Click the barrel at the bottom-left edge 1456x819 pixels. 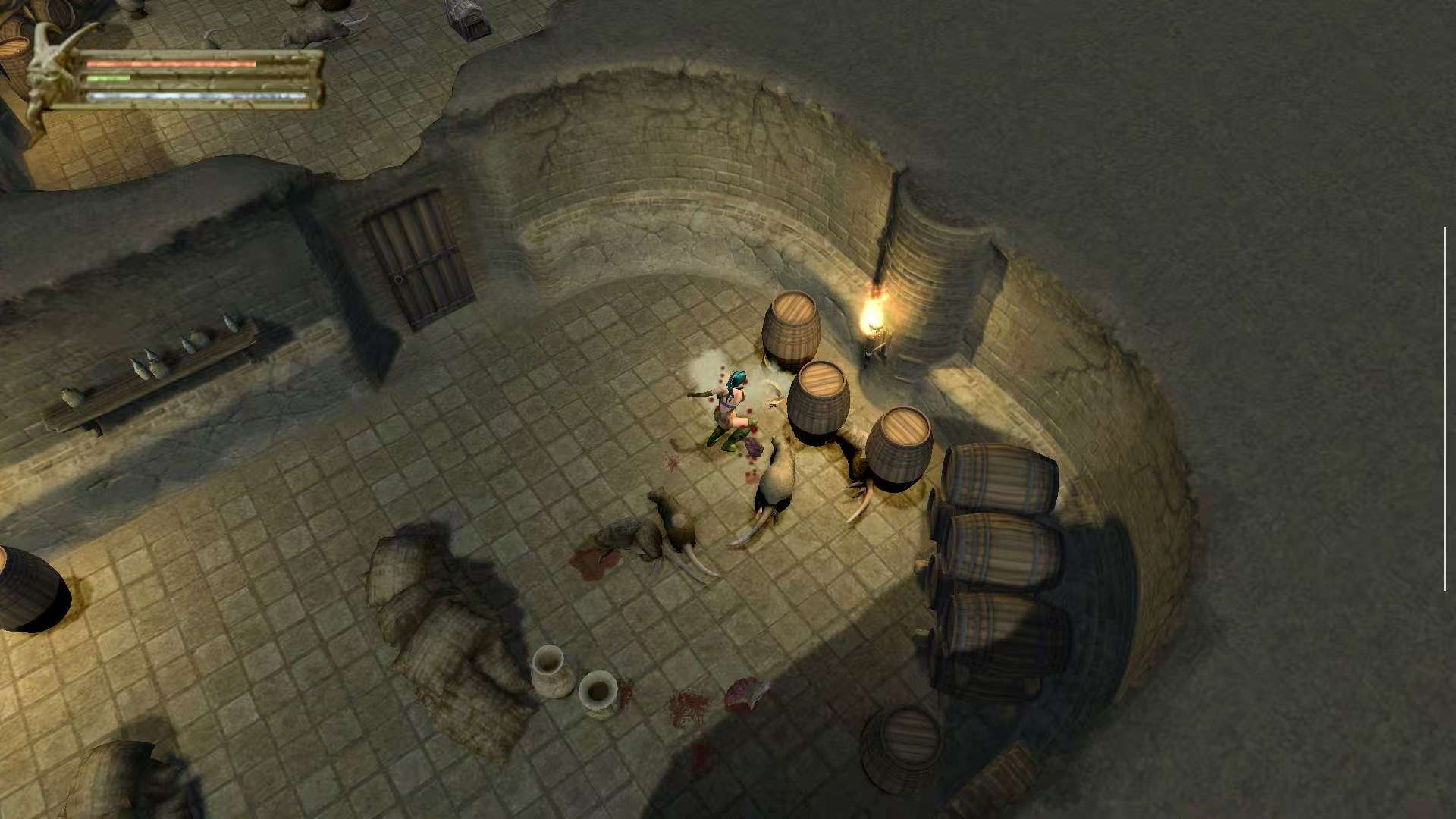point(23,584)
